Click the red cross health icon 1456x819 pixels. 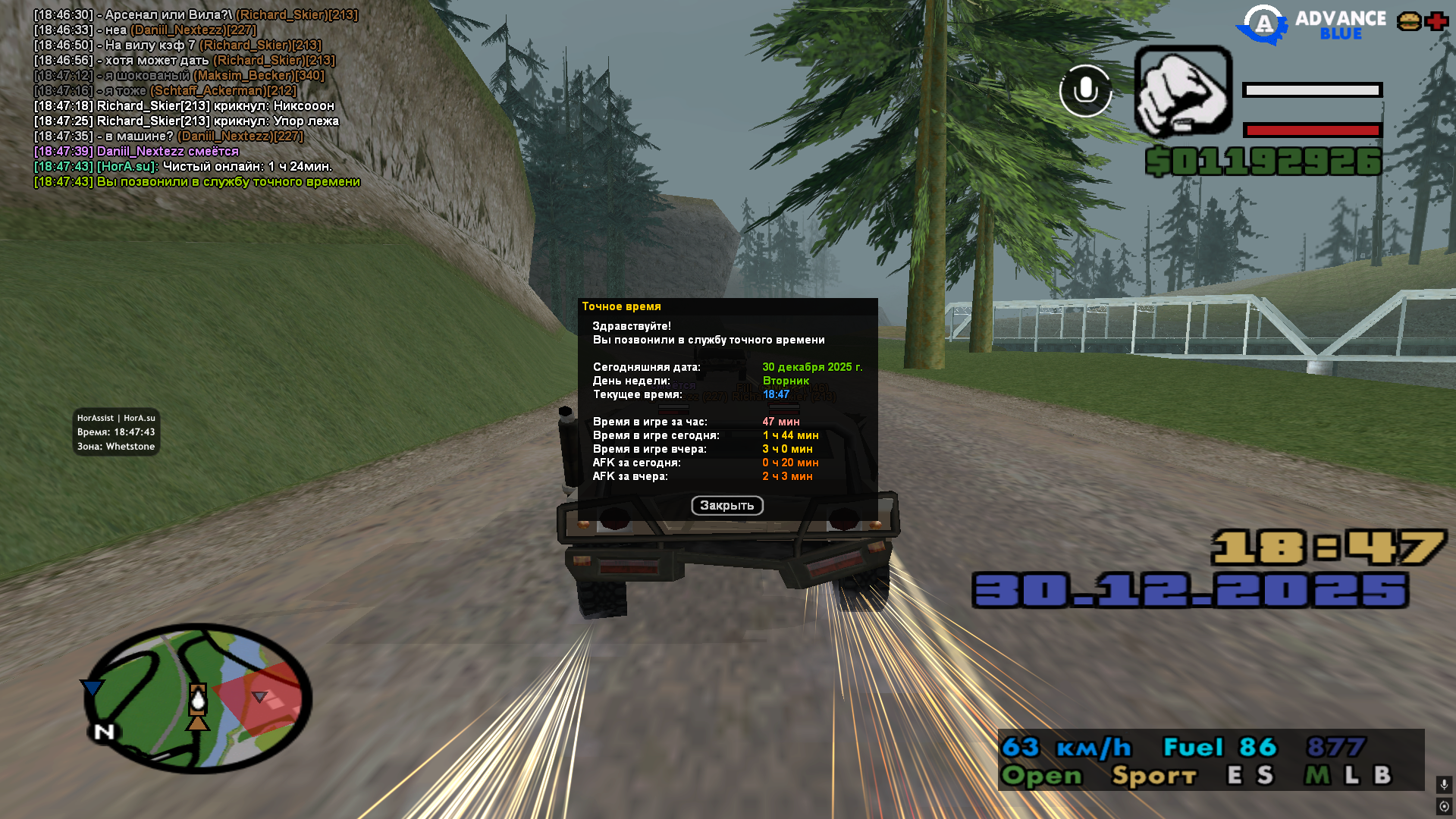(1436, 21)
